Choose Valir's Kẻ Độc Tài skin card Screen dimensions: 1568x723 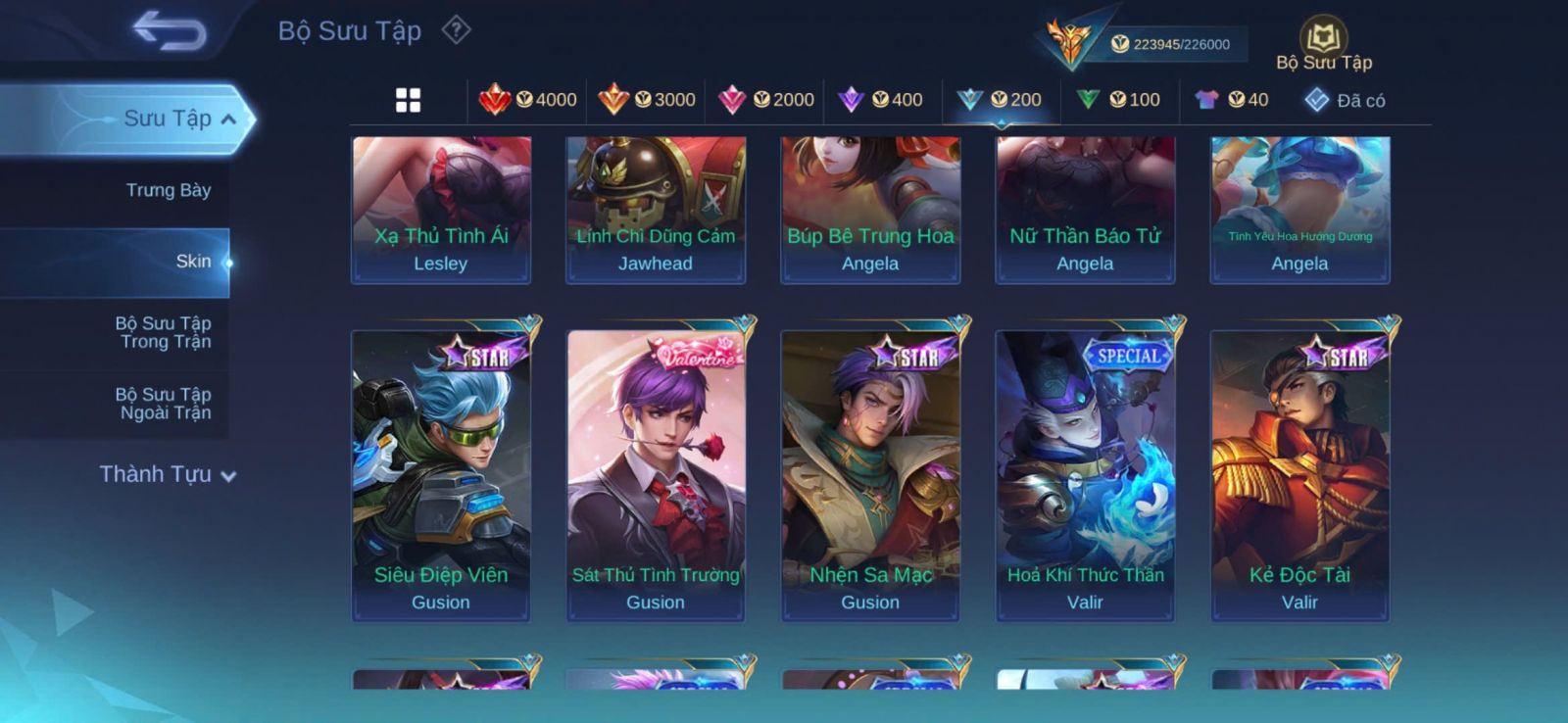[1299, 475]
